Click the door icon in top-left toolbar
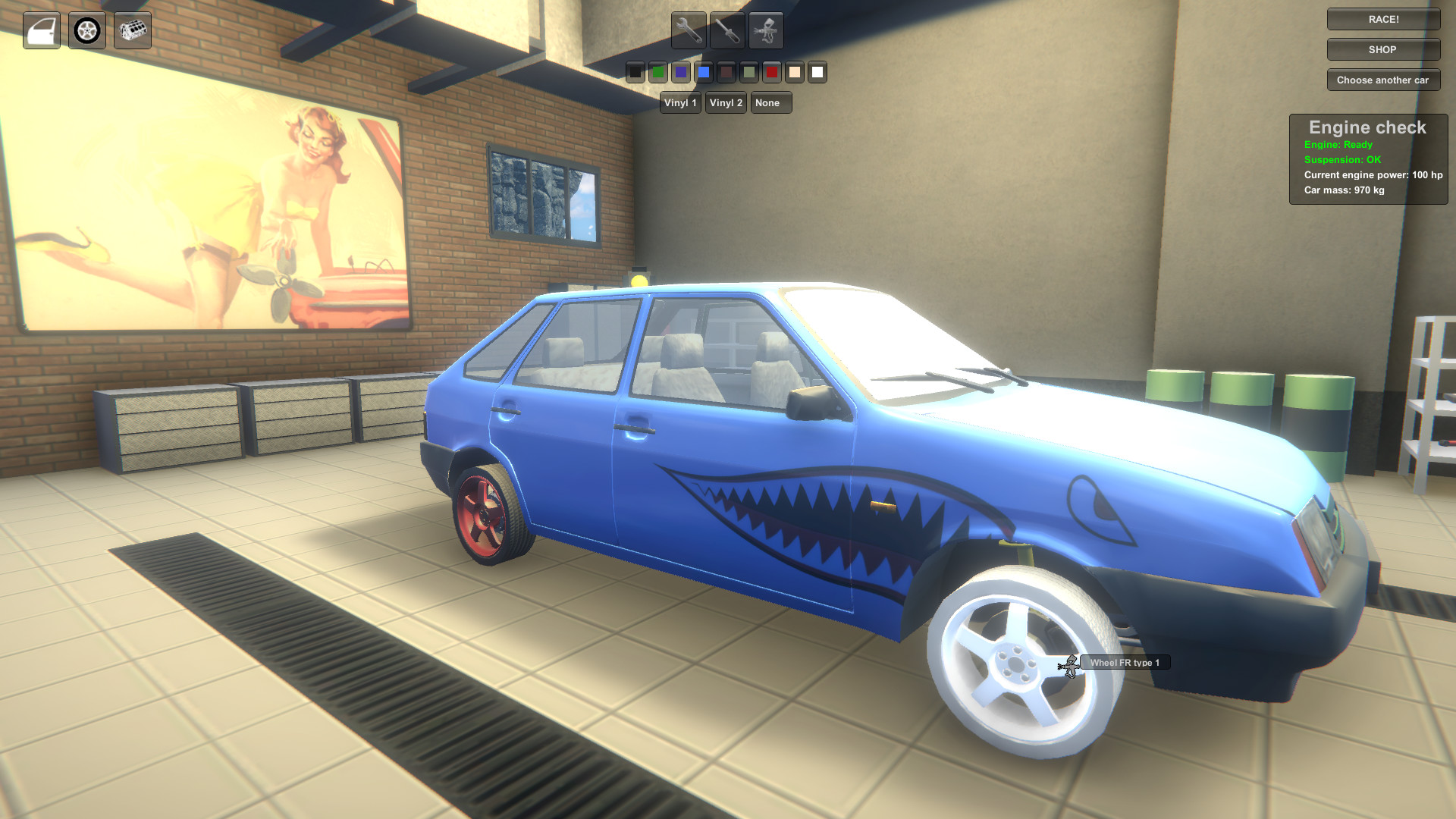This screenshot has width=1456, height=819. [x=42, y=30]
